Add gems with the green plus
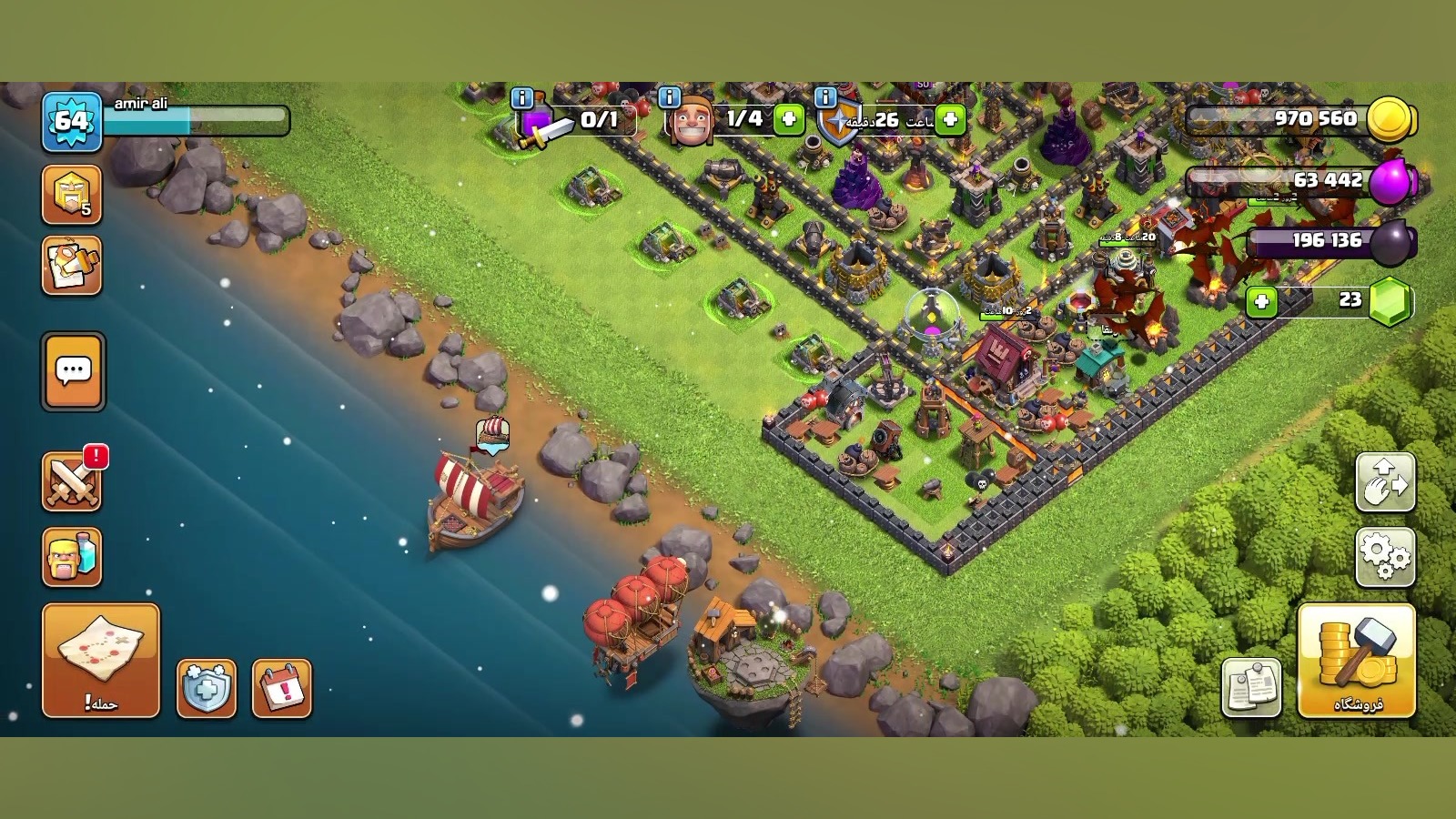This screenshot has height=819, width=1456. 1261,301
